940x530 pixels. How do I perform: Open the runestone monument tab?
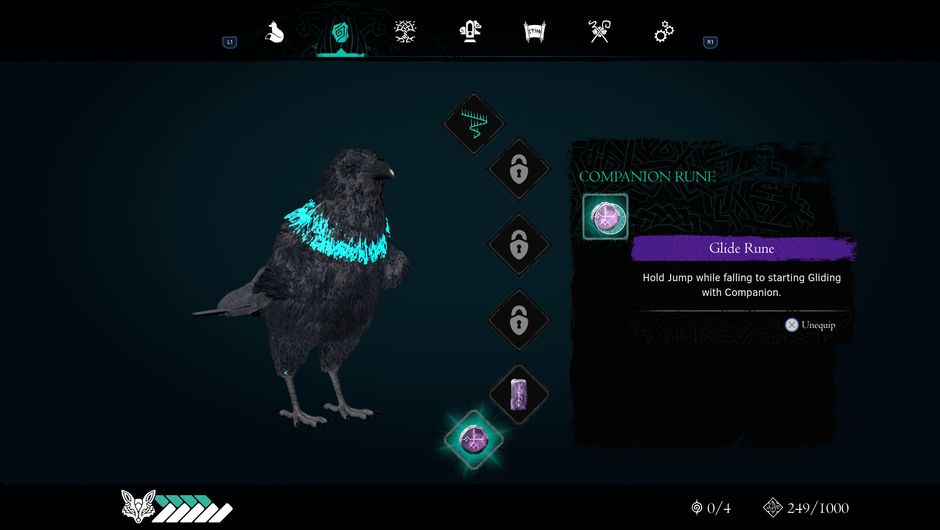click(469, 32)
